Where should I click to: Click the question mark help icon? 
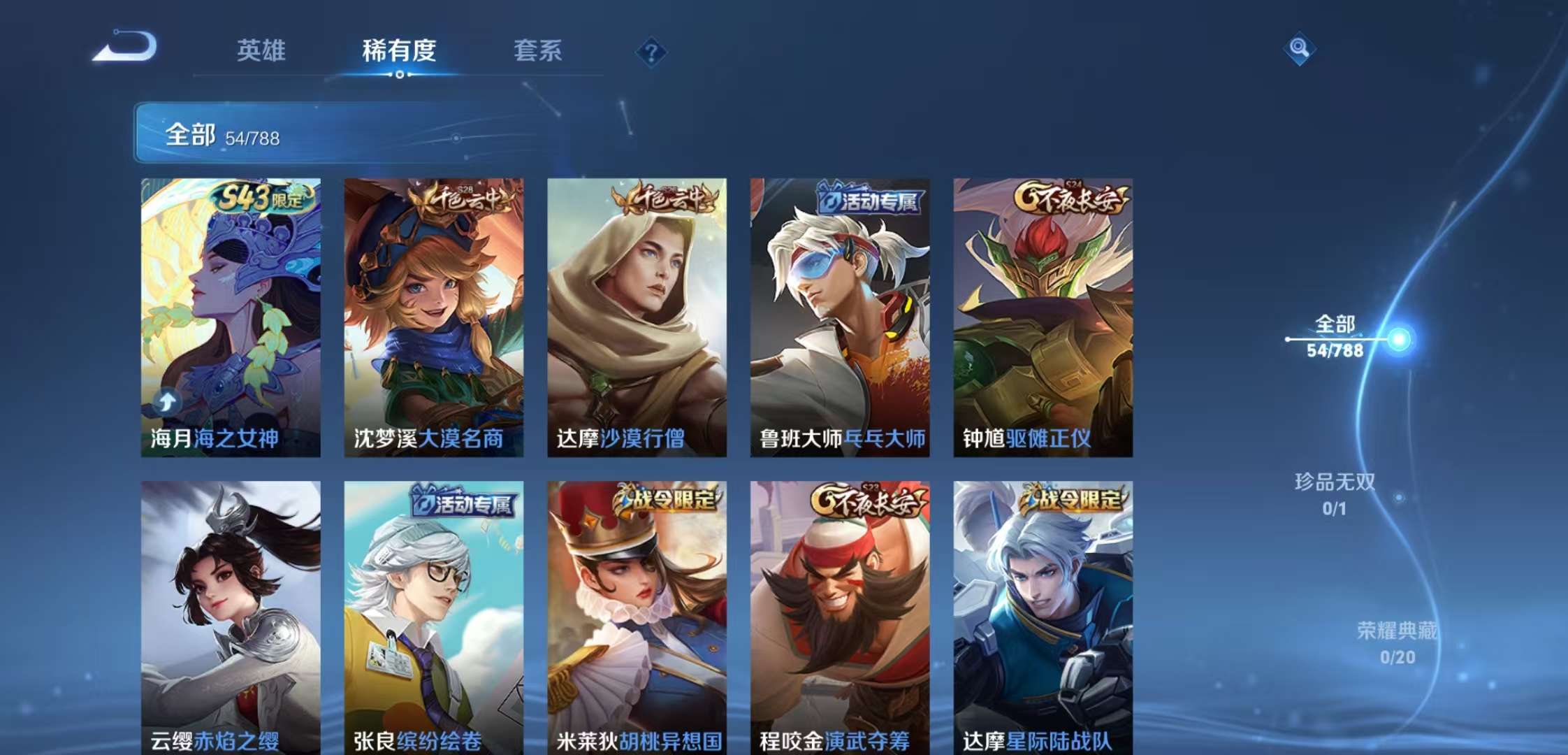point(650,50)
